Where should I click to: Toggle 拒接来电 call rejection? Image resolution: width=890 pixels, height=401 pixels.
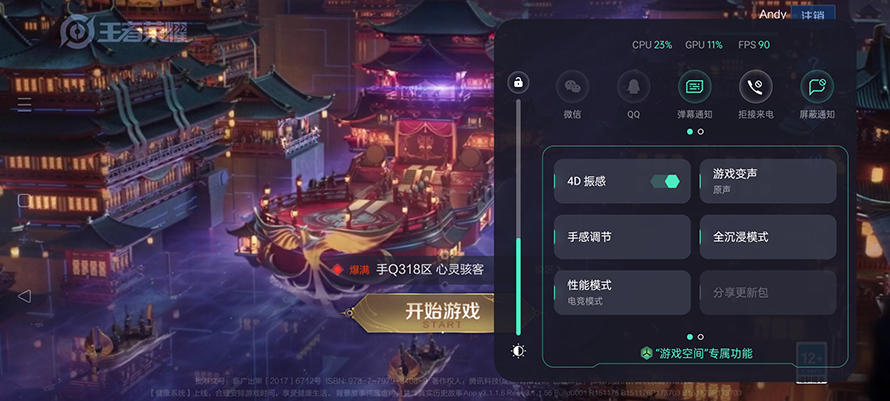click(x=756, y=87)
